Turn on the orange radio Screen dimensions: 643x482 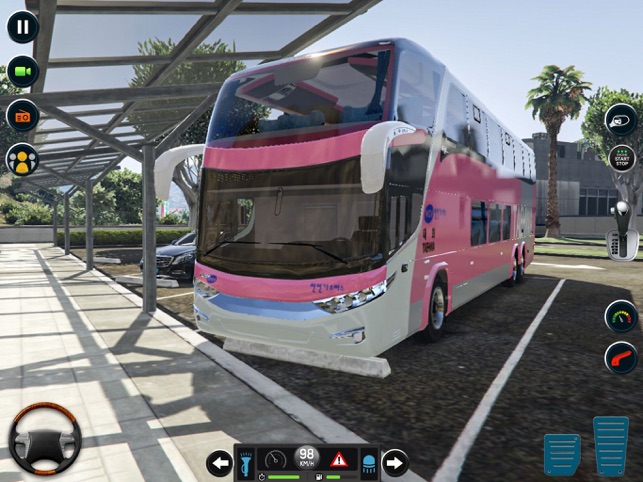point(22,115)
